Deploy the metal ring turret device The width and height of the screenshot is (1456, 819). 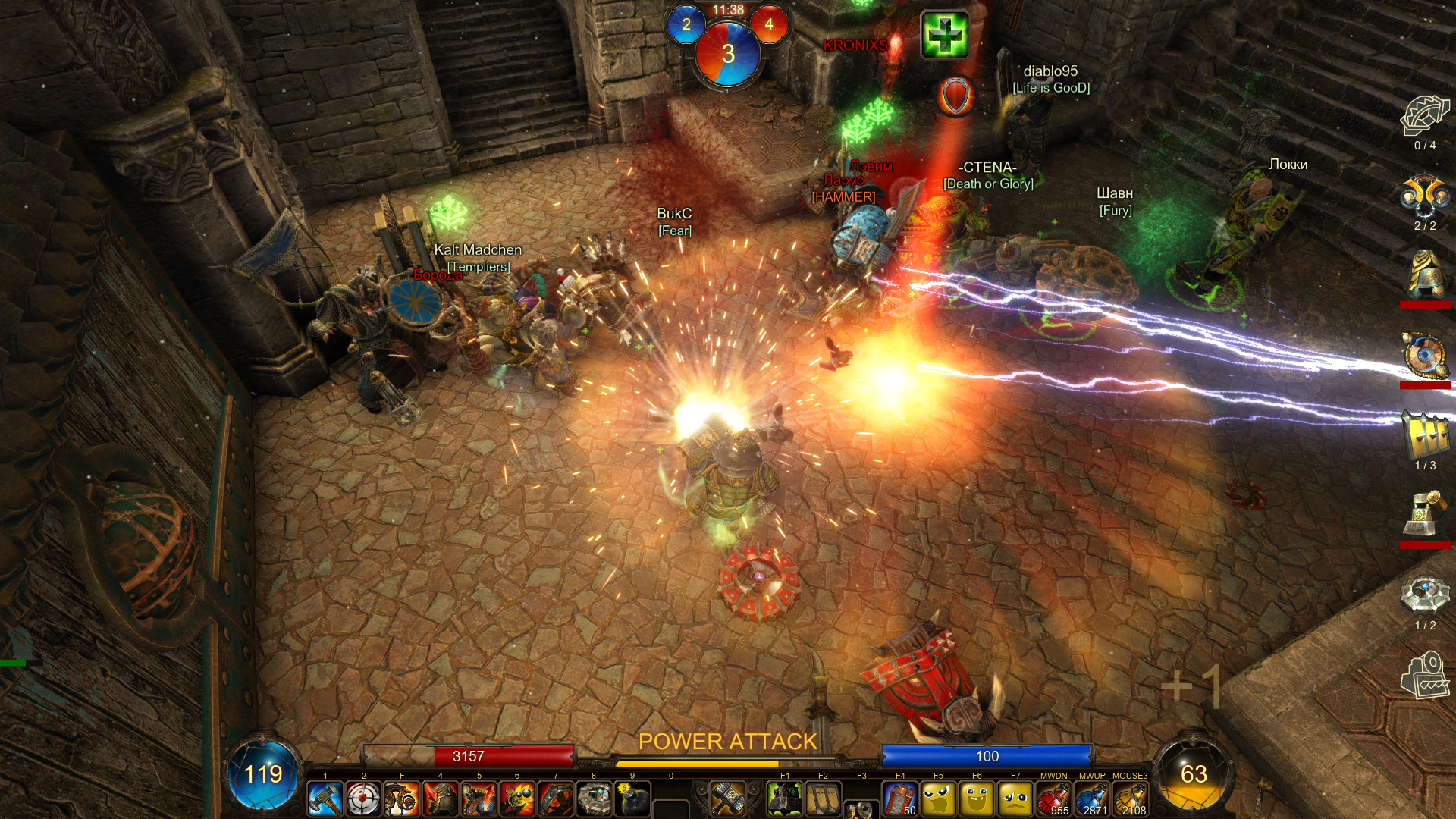594,799
